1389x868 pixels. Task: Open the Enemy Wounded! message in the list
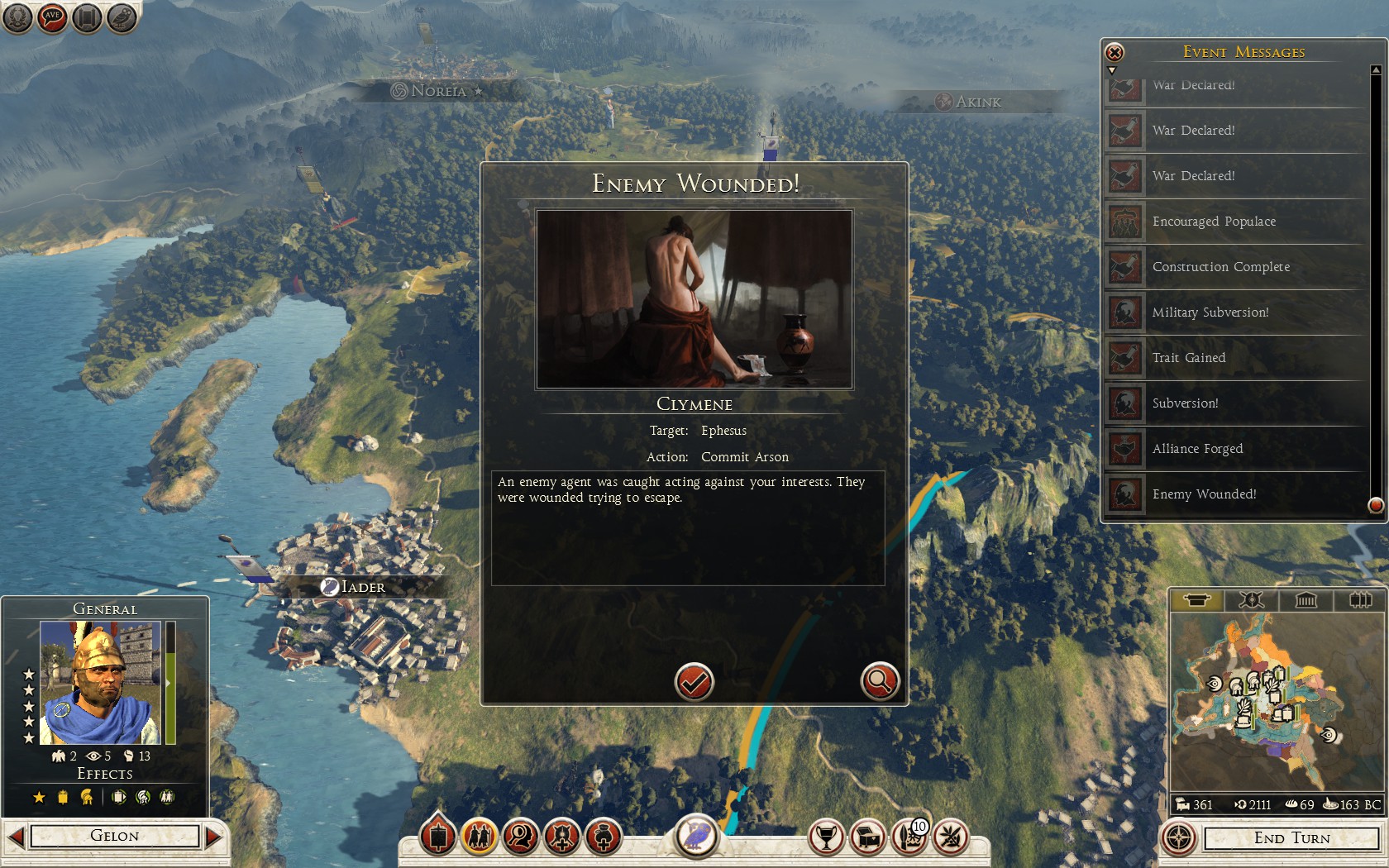(1204, 494)
